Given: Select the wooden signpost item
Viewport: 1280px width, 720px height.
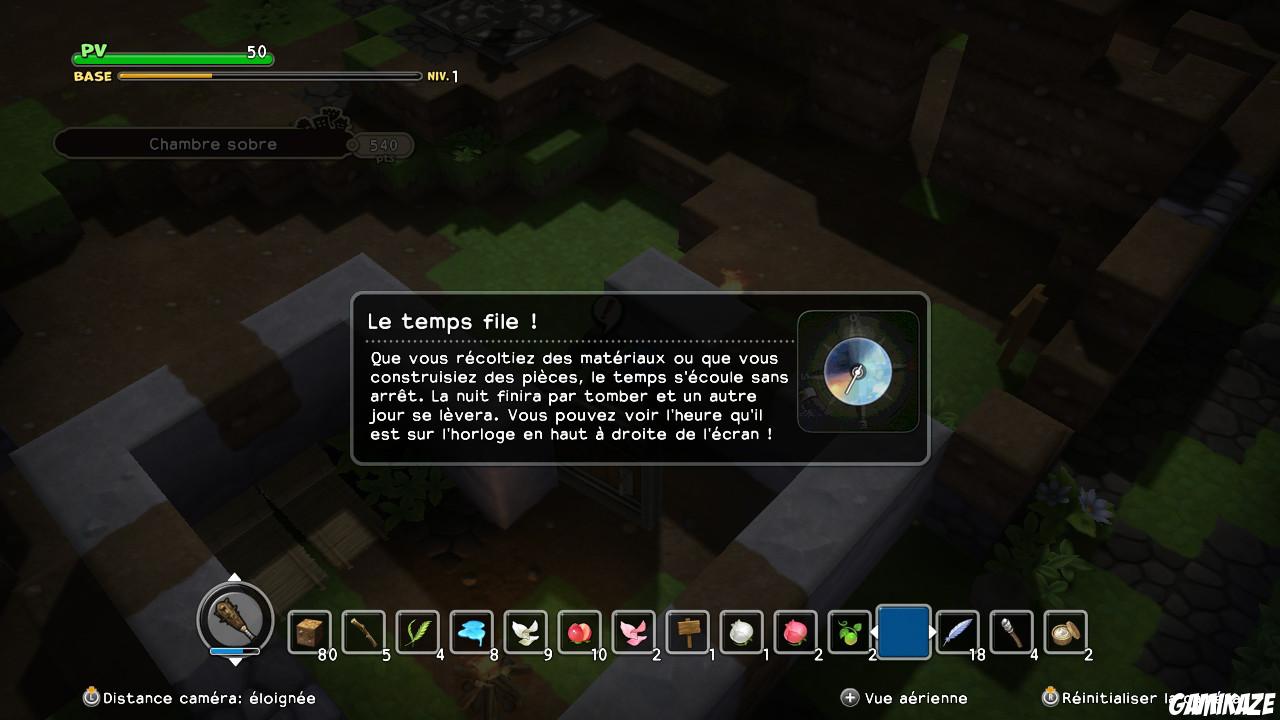Looking at the screenshot, I should click(x=687, y=630).
